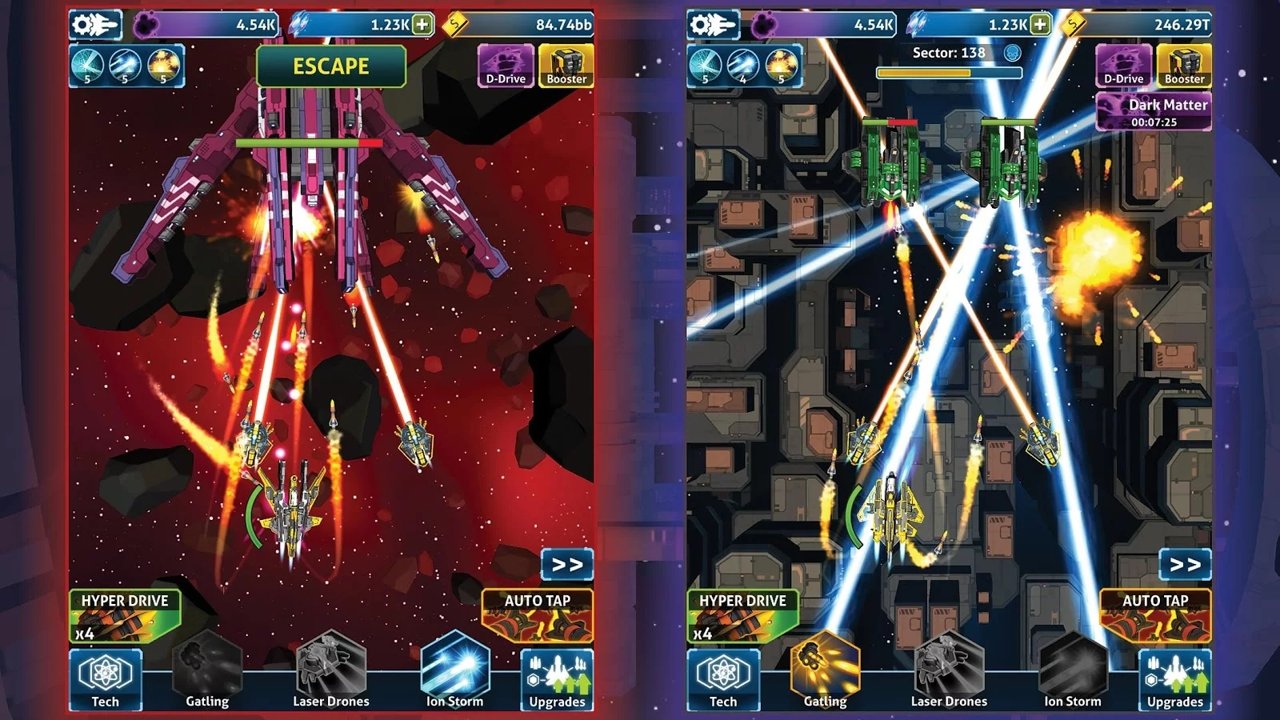Open Upgrades on the Sector 138 screen
This screenshot has height=720, width=1280.
pyautogui.click(x=1175, y=680)
